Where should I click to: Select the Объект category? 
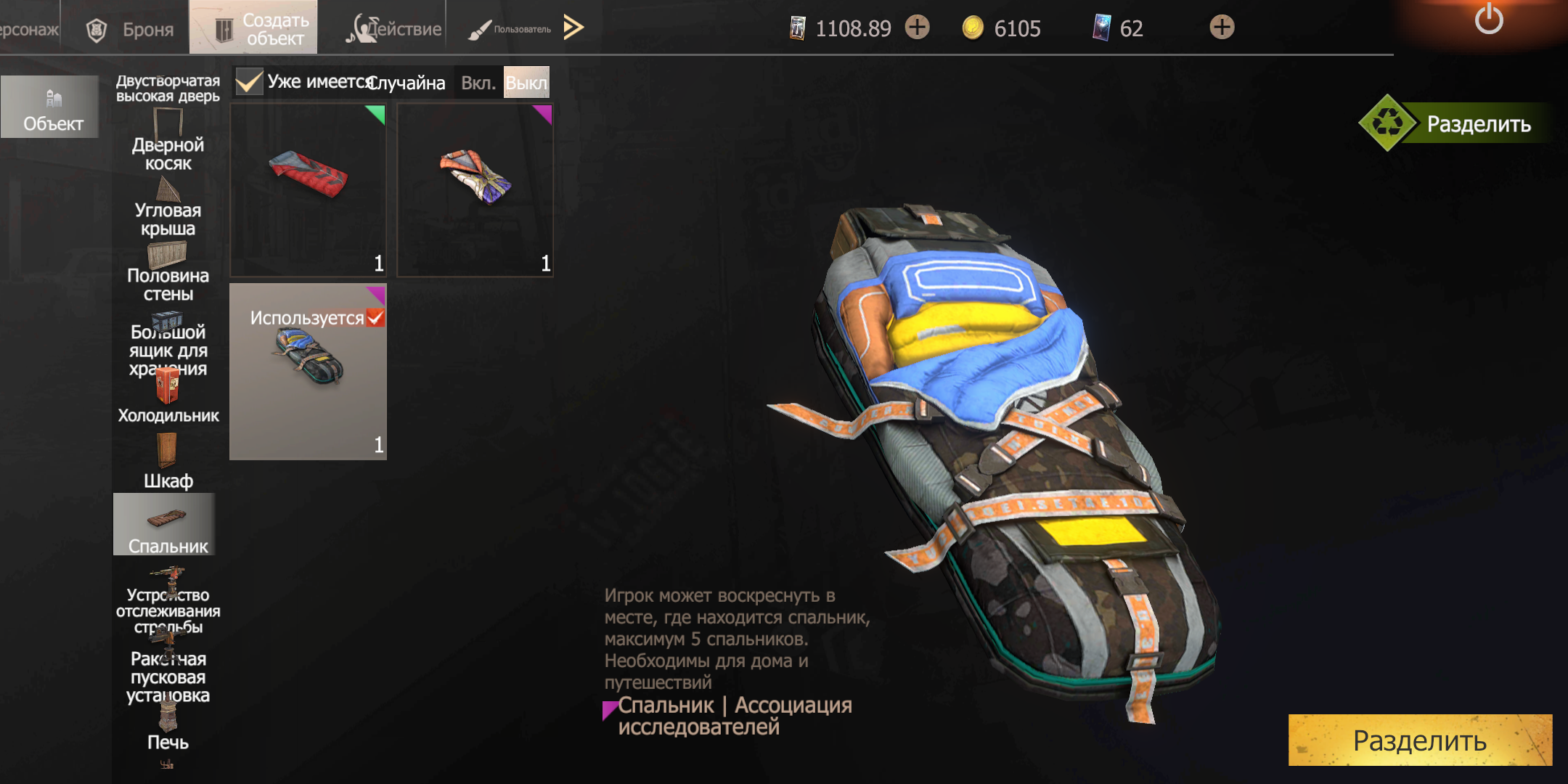[52, 107]
